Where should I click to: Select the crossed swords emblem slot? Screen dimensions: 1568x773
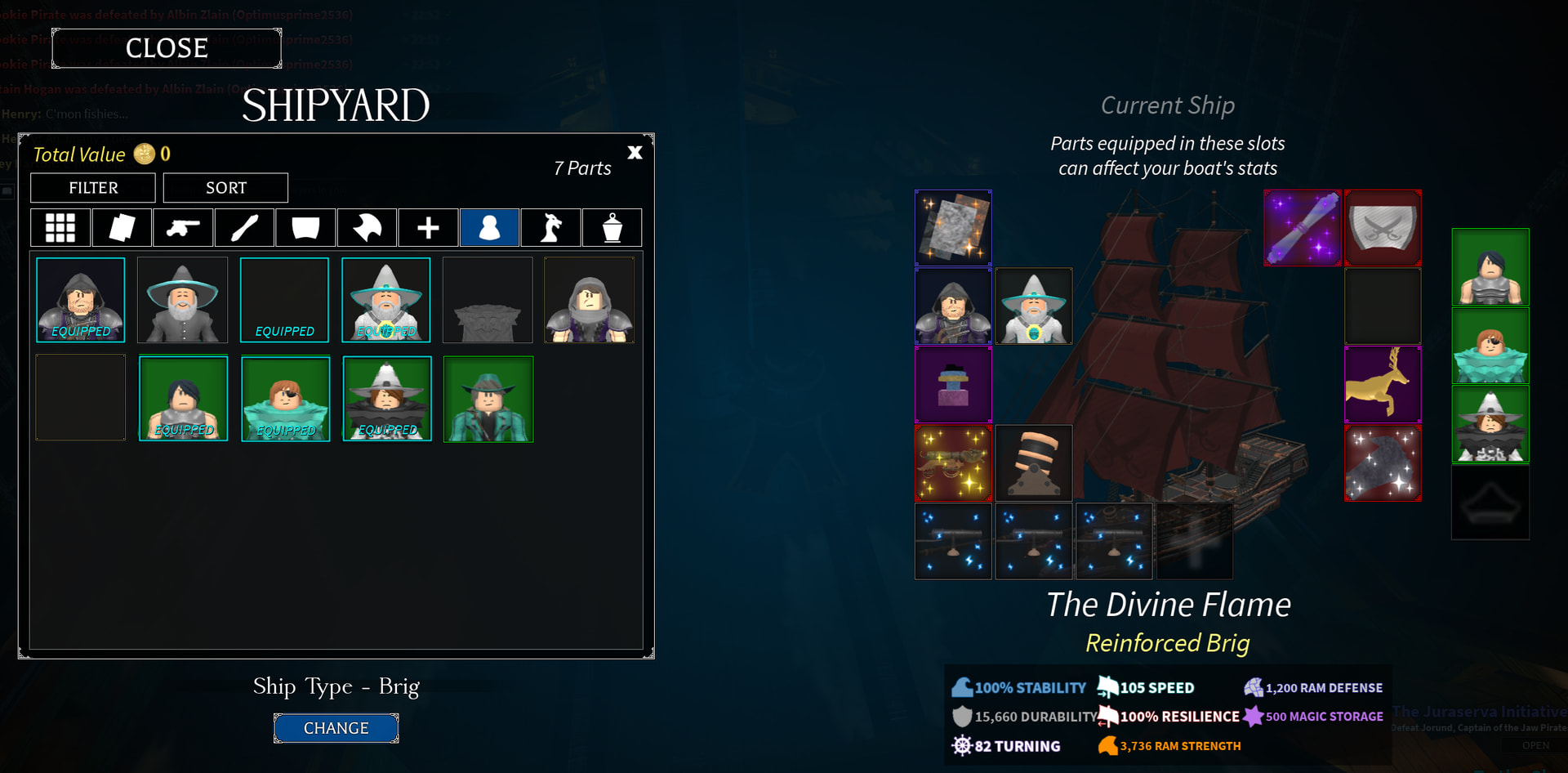coord(1383,228)
